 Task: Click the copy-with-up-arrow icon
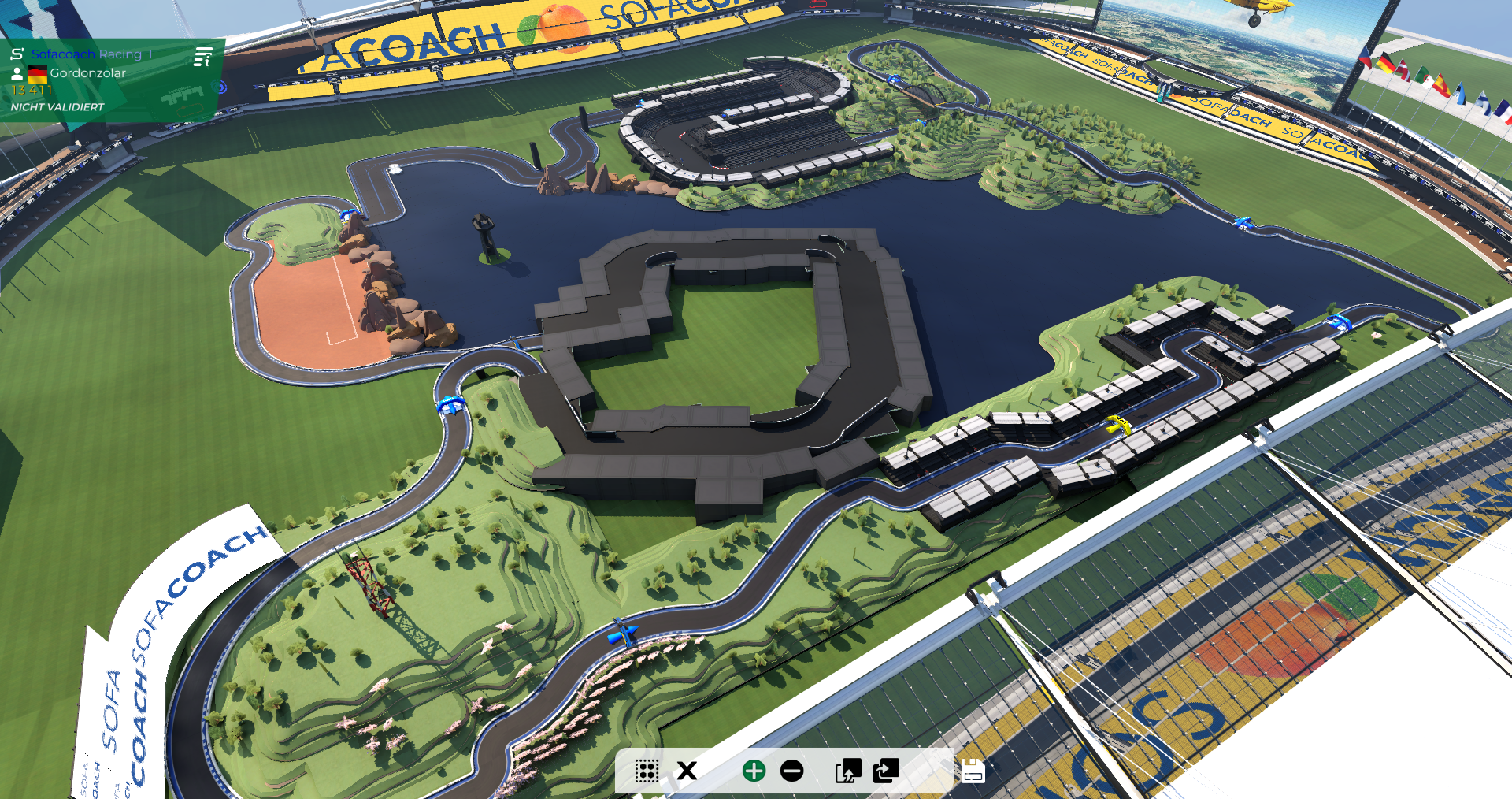(x=847, y=771)
